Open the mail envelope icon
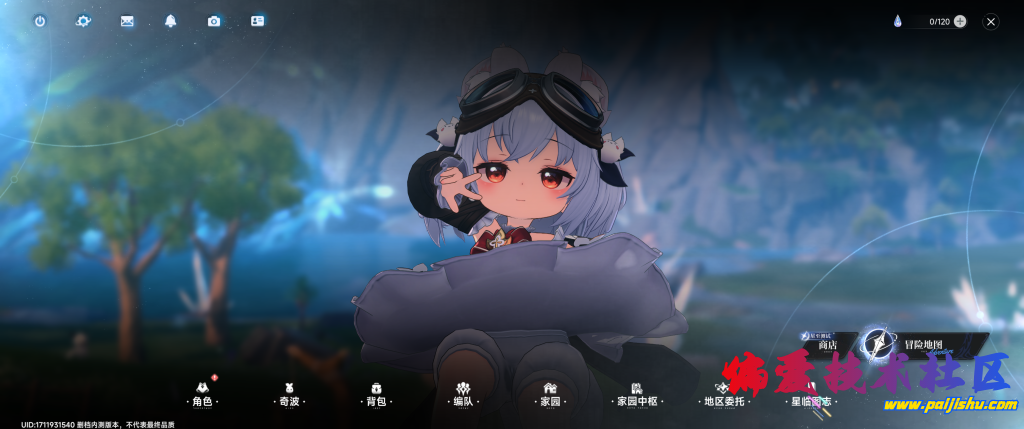 (x=127, y=21)
